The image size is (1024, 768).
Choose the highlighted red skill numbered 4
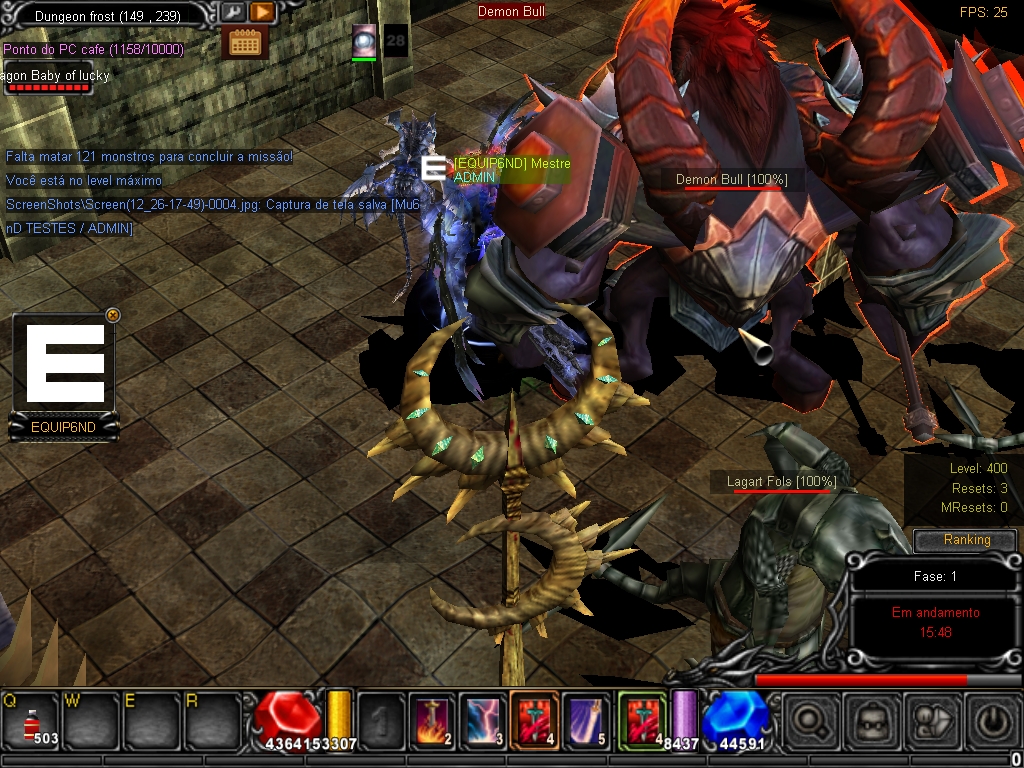pos(535,719)
